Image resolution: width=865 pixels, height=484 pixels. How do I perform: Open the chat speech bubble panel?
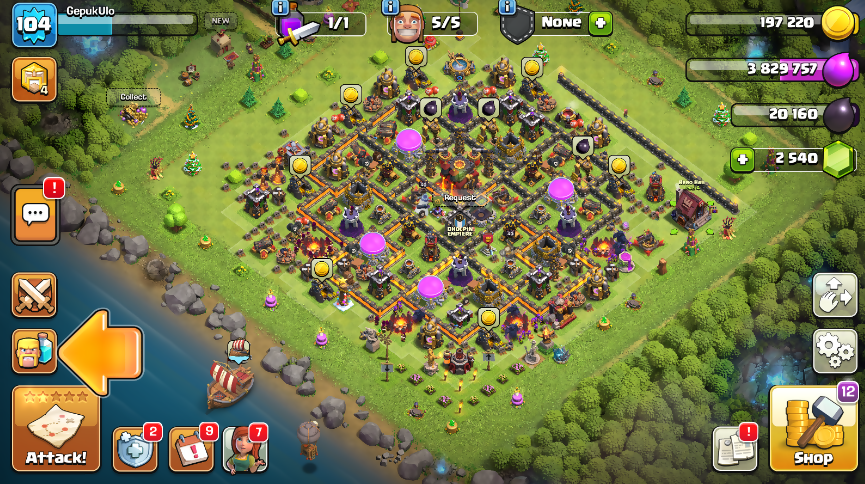tap(35, 213)
